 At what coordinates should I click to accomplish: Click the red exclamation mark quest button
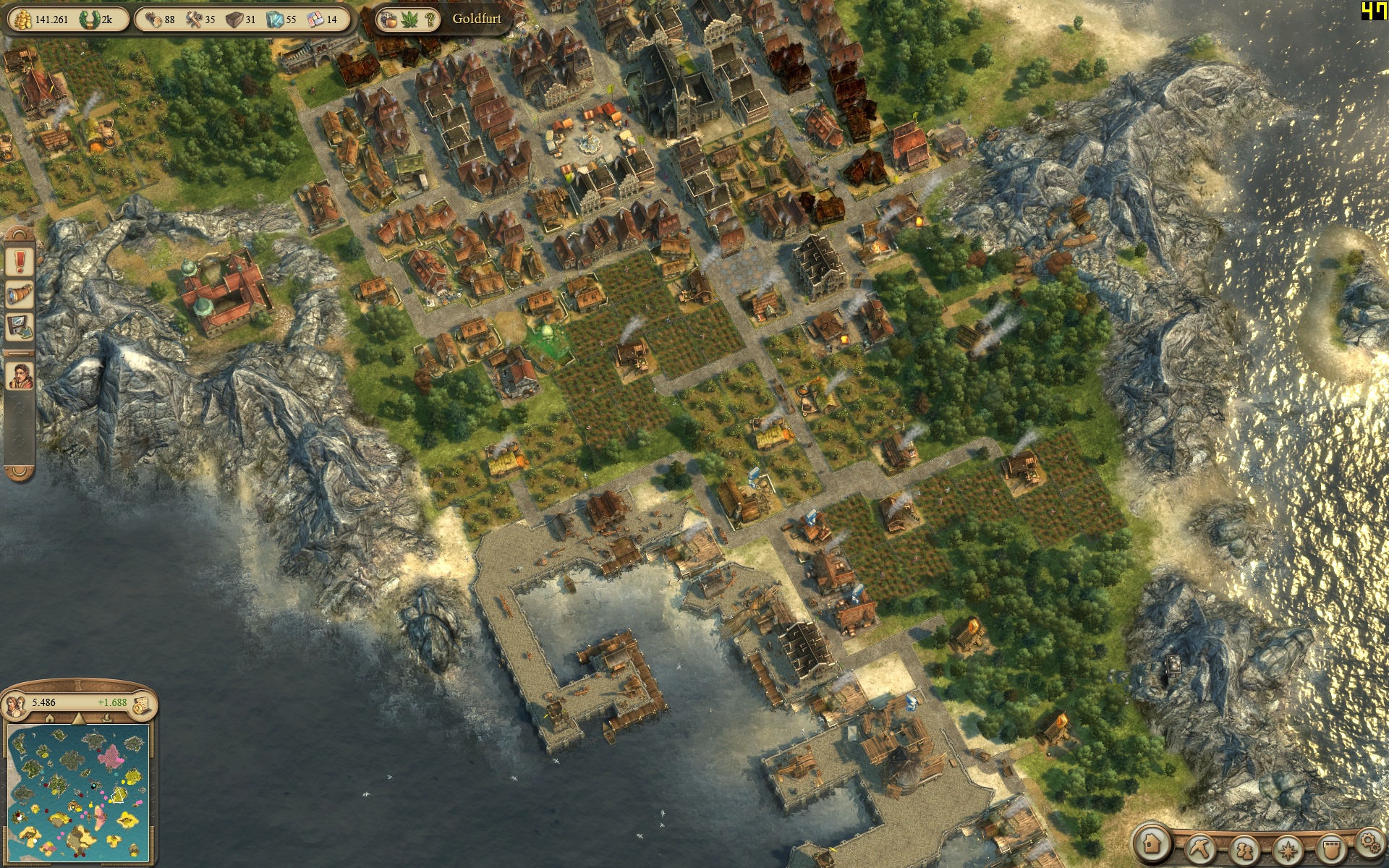click(20, 261)
